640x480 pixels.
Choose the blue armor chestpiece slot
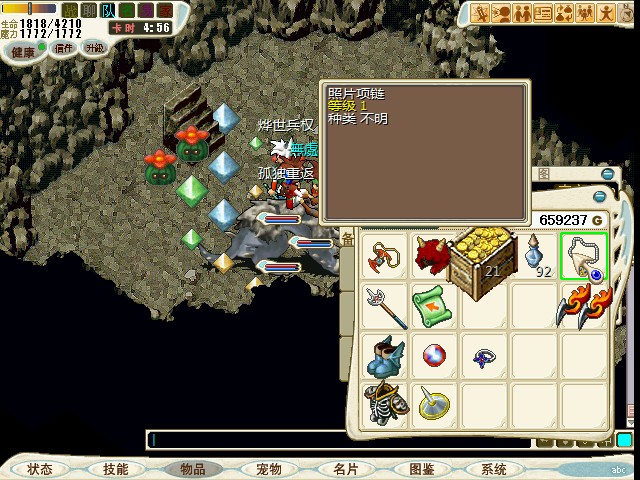[384, 355]
